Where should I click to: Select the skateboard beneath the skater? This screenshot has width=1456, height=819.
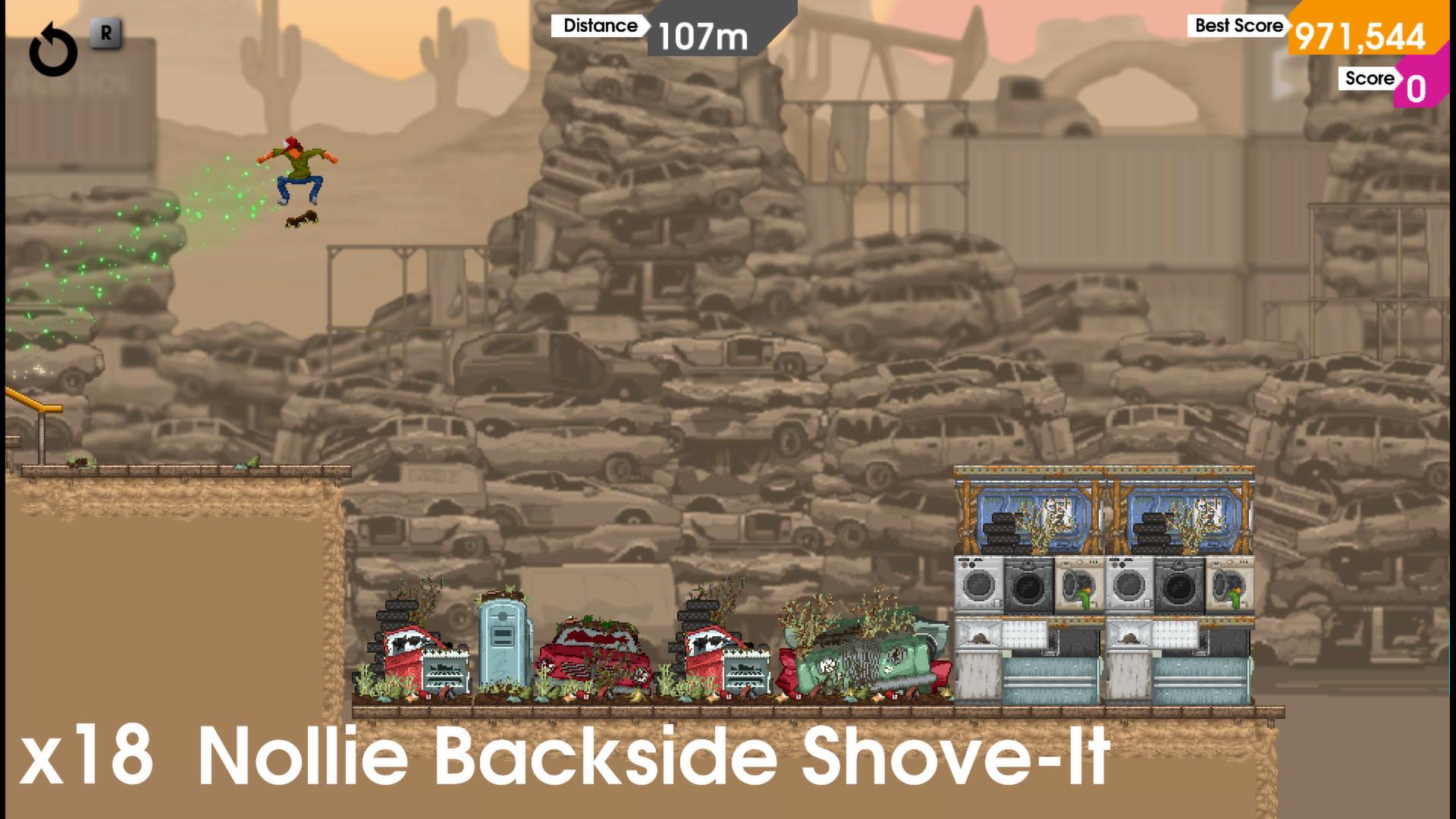tap(302, 219)
